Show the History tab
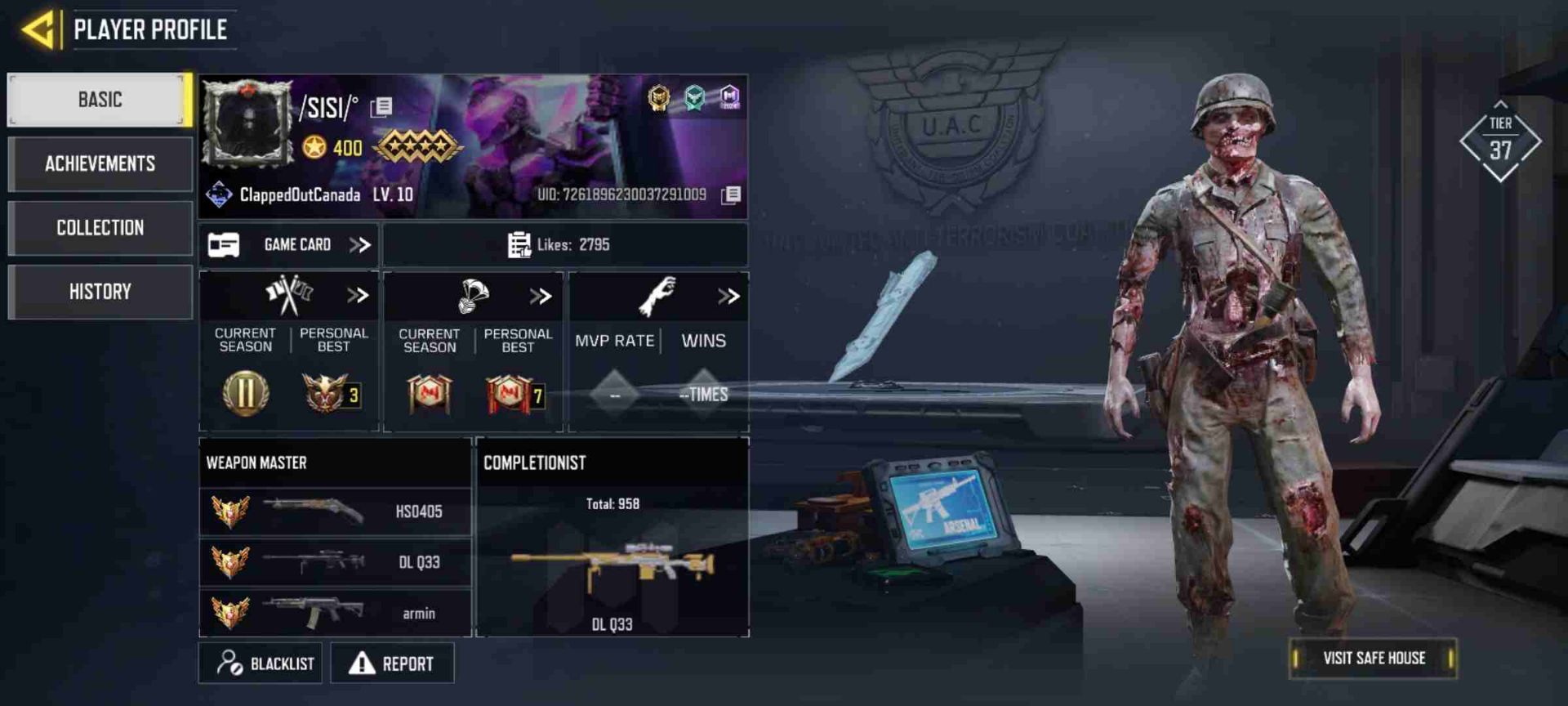1568x706 pixels. (100, 292)
